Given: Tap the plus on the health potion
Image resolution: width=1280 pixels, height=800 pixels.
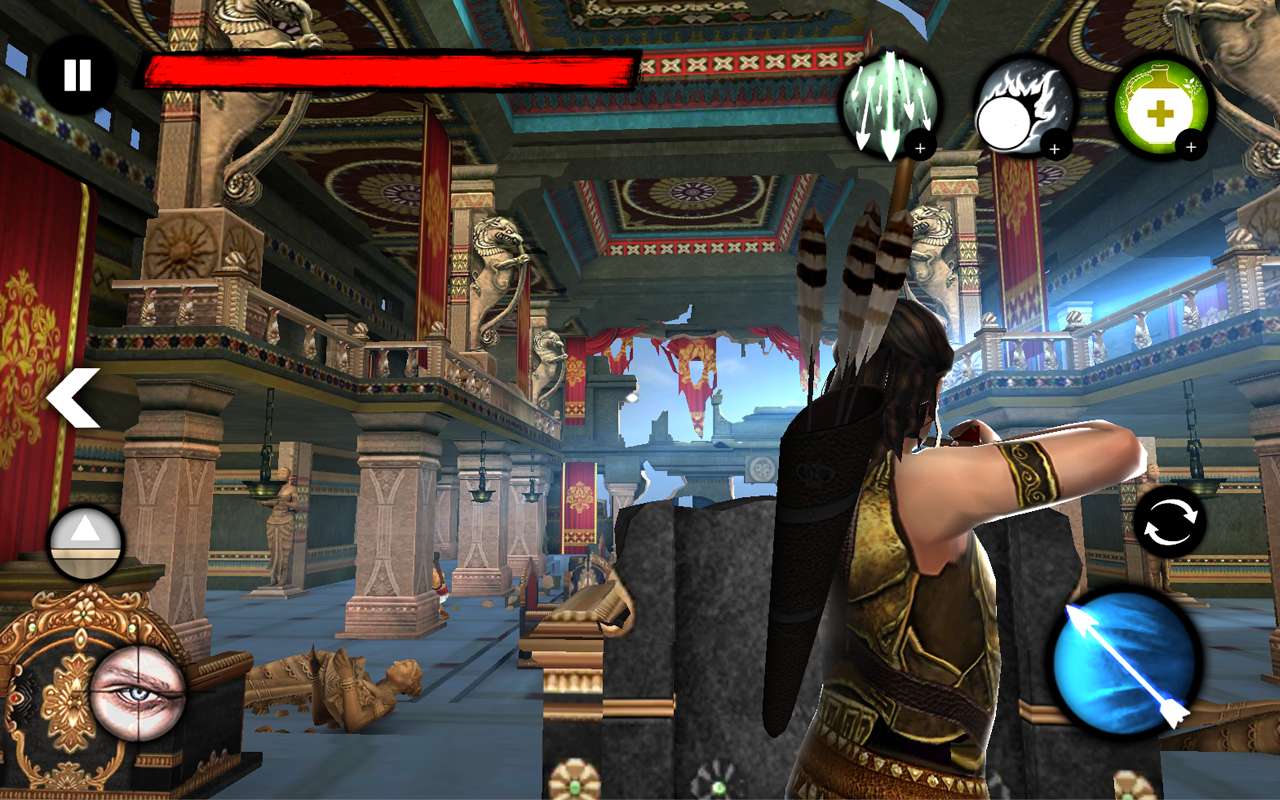Looking at the screenshot, I should [1190, 148].
